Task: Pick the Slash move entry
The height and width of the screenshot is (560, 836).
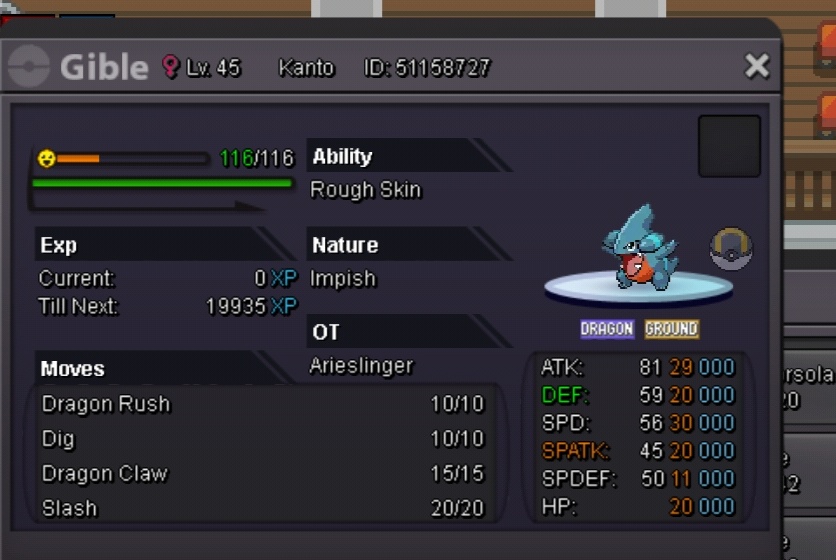Action: (x=262, y=508)
